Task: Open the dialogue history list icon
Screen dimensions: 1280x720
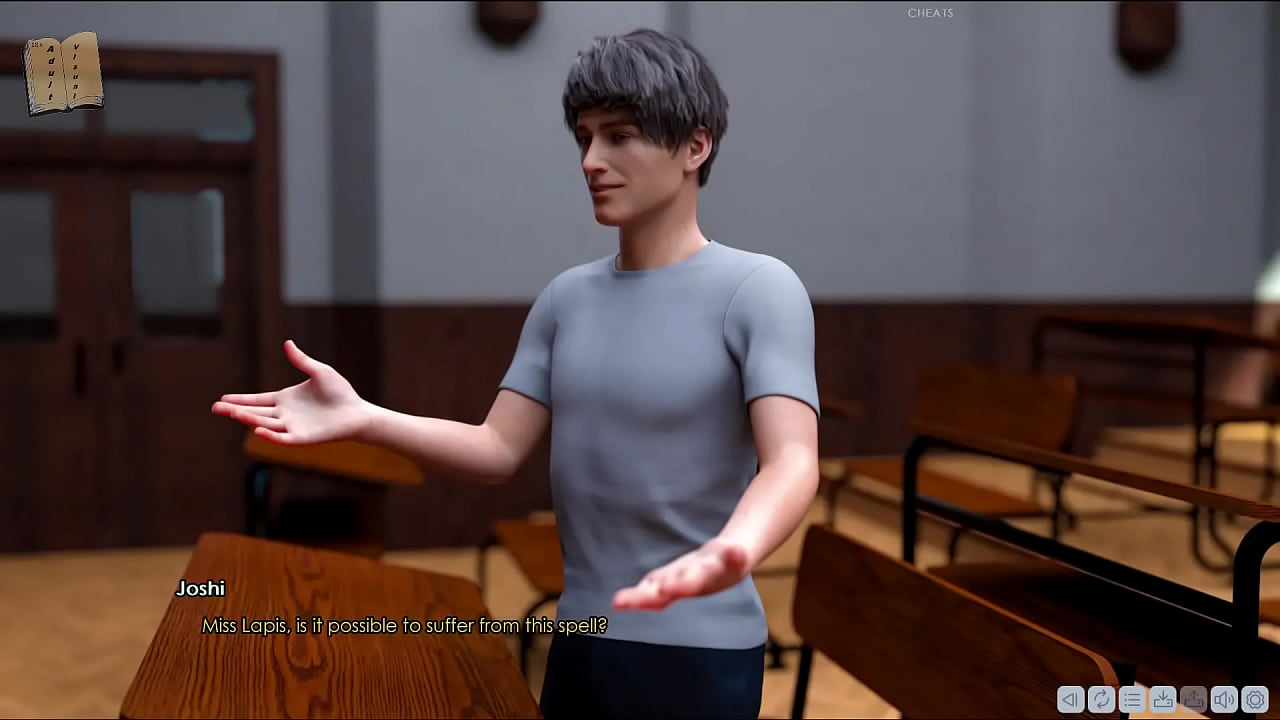Action: [x=1132, y=700]
